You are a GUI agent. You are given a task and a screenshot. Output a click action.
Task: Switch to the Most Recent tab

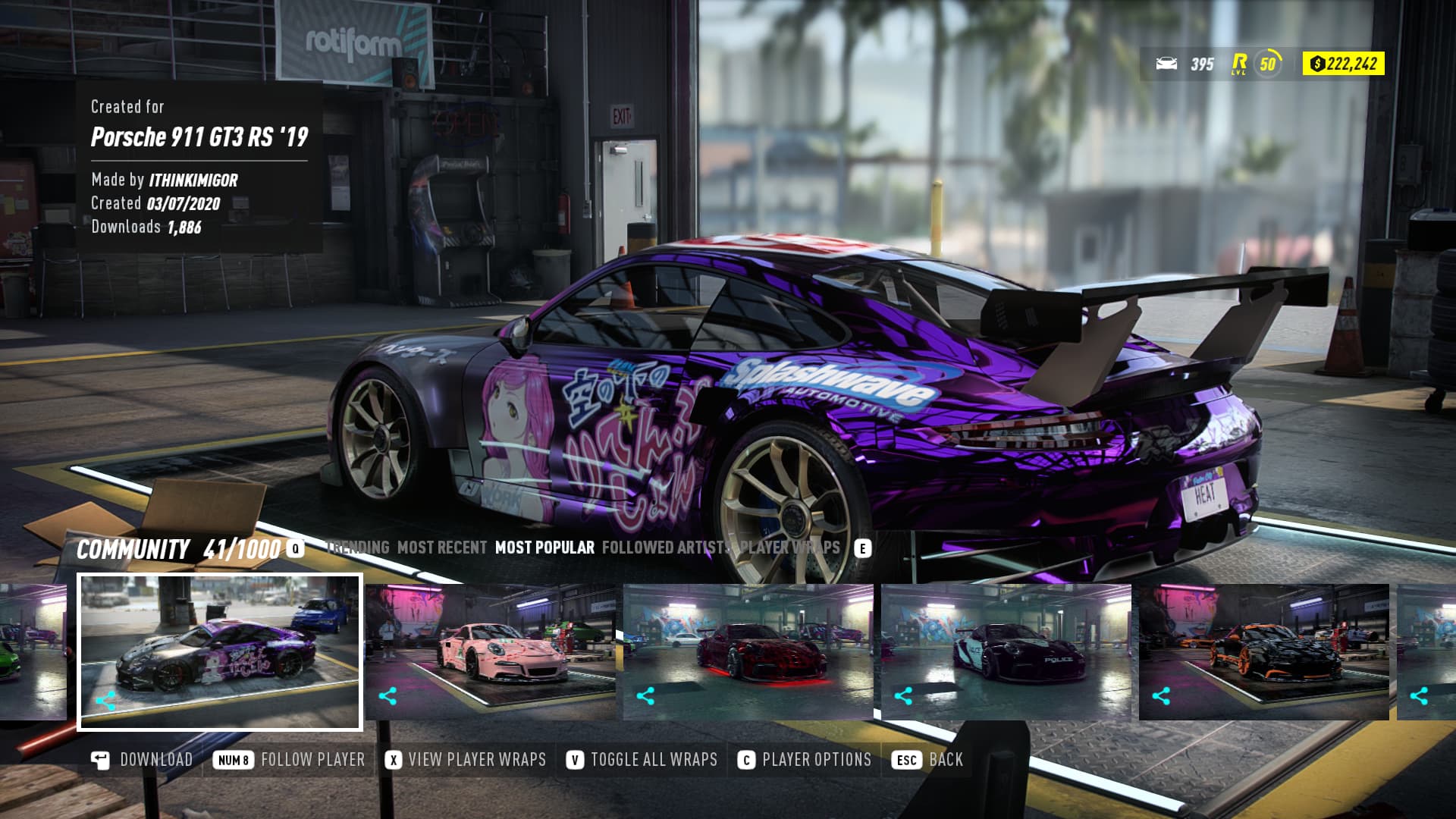[x=441, y=548]
